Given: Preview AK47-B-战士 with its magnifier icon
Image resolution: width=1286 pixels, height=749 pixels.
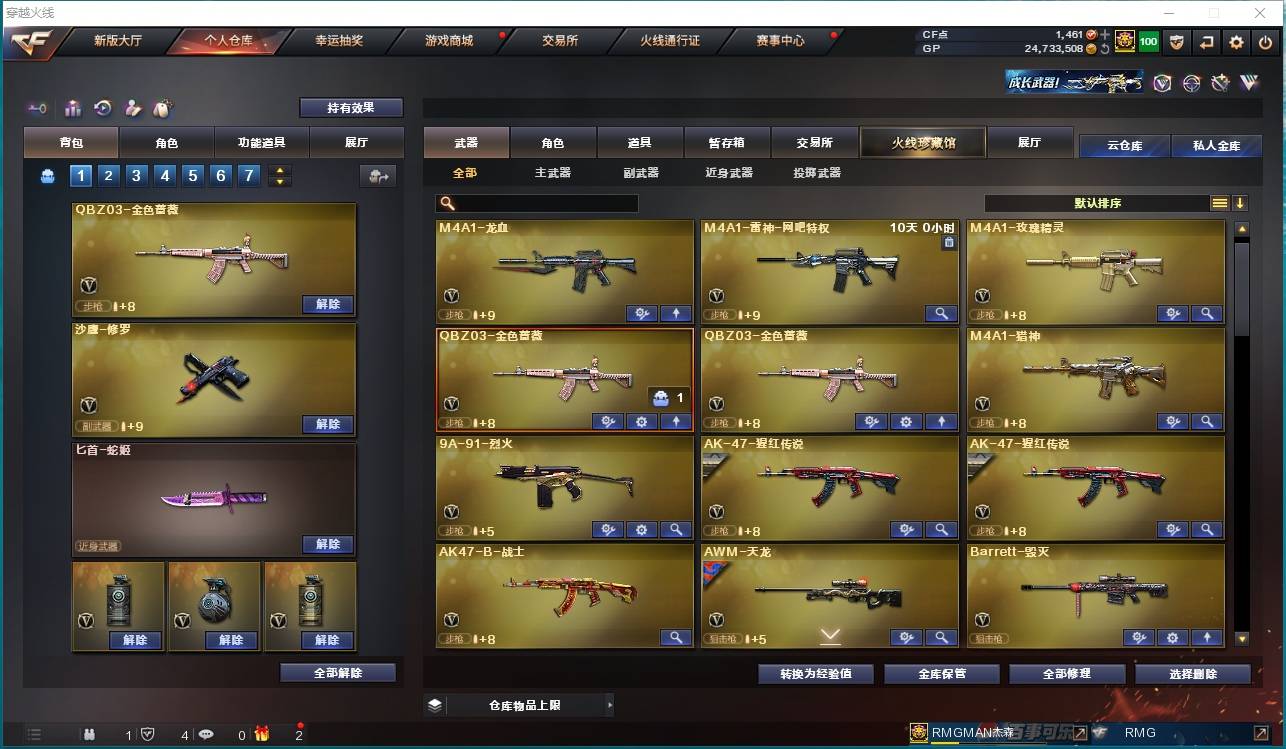Looking at the screenshot, I should click(x=676, y=637).
